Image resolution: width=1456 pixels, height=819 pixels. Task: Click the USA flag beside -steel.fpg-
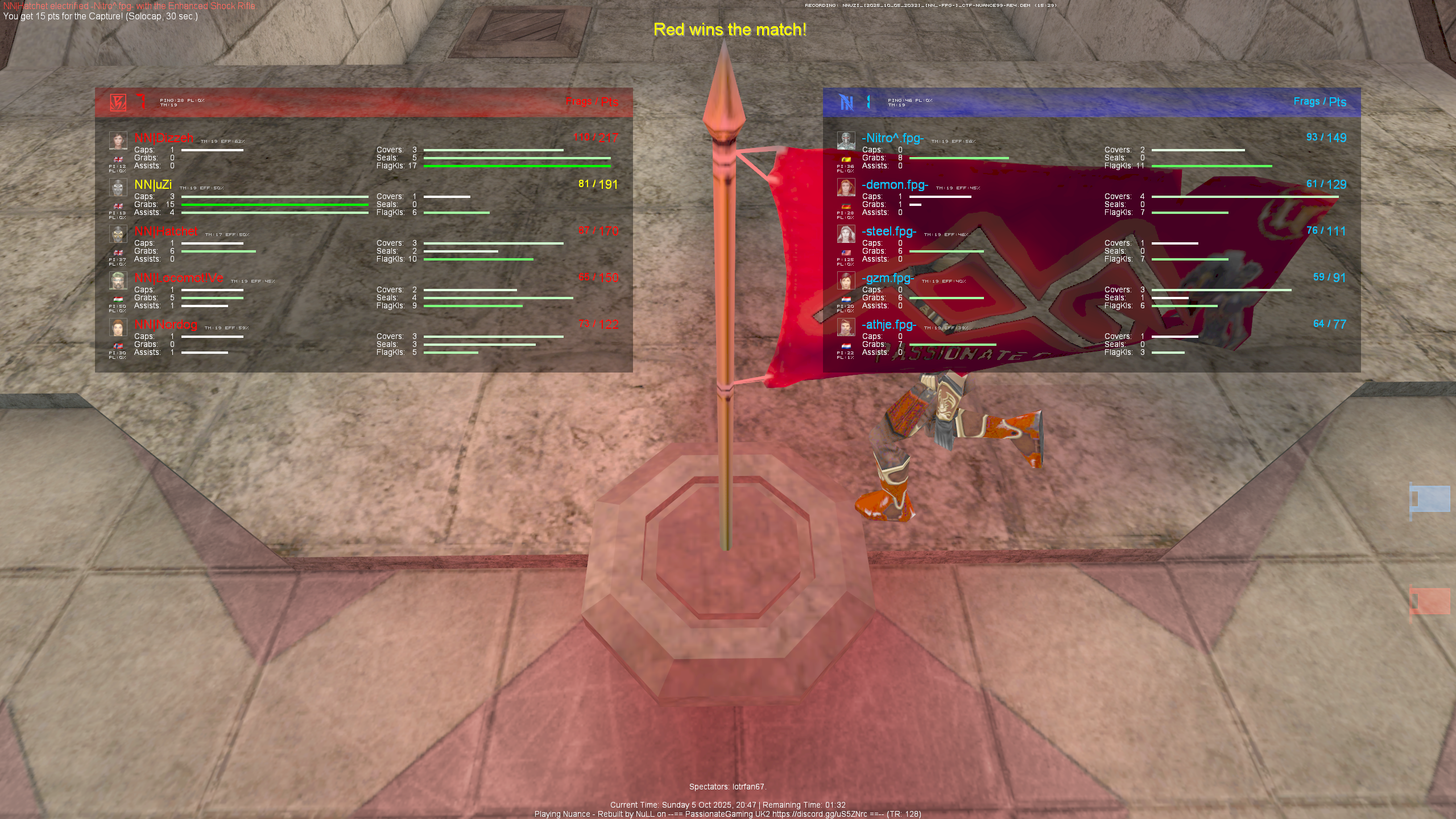coord(846,251)
